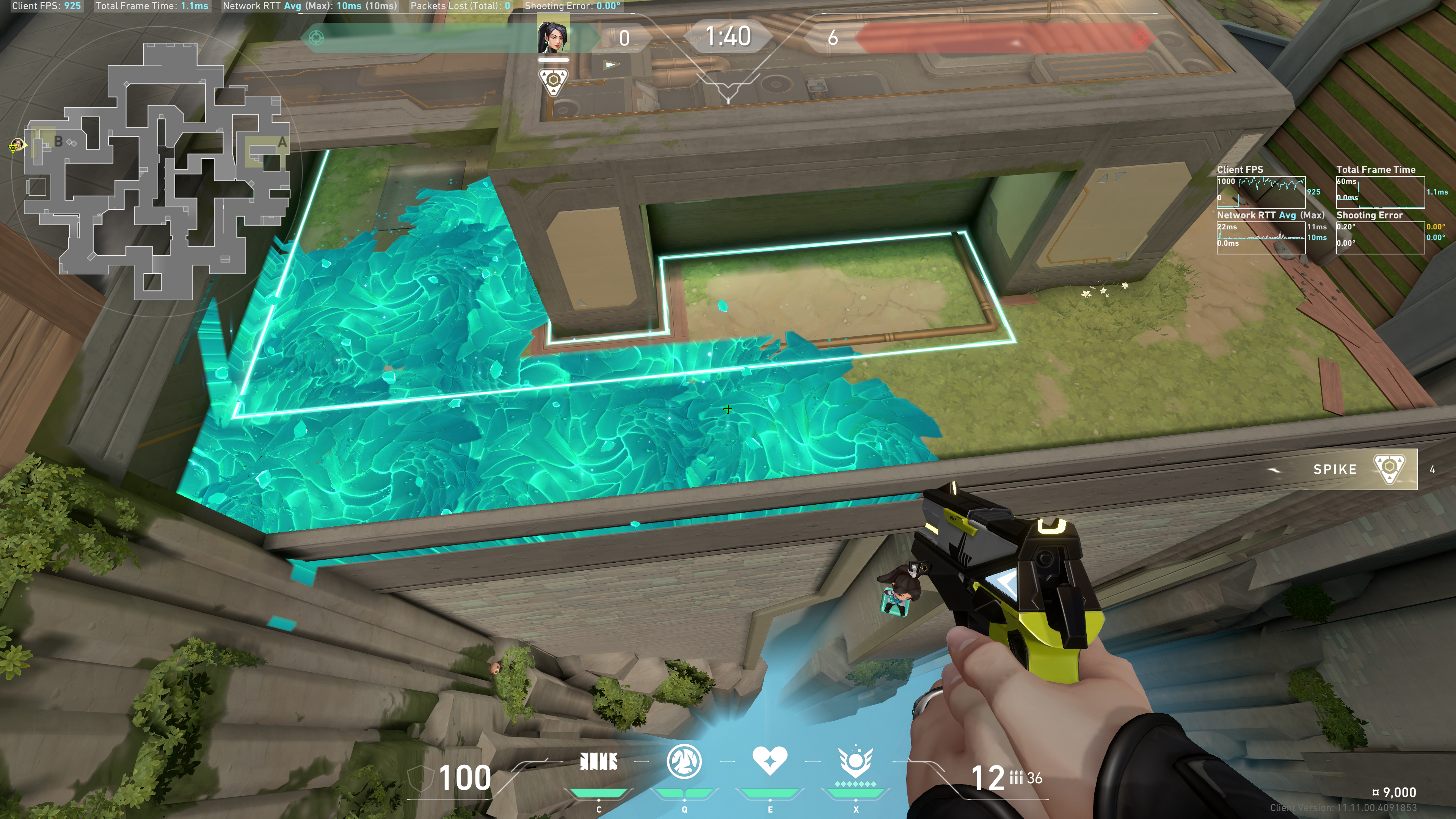Ping the A site marker on minimap

281,143
